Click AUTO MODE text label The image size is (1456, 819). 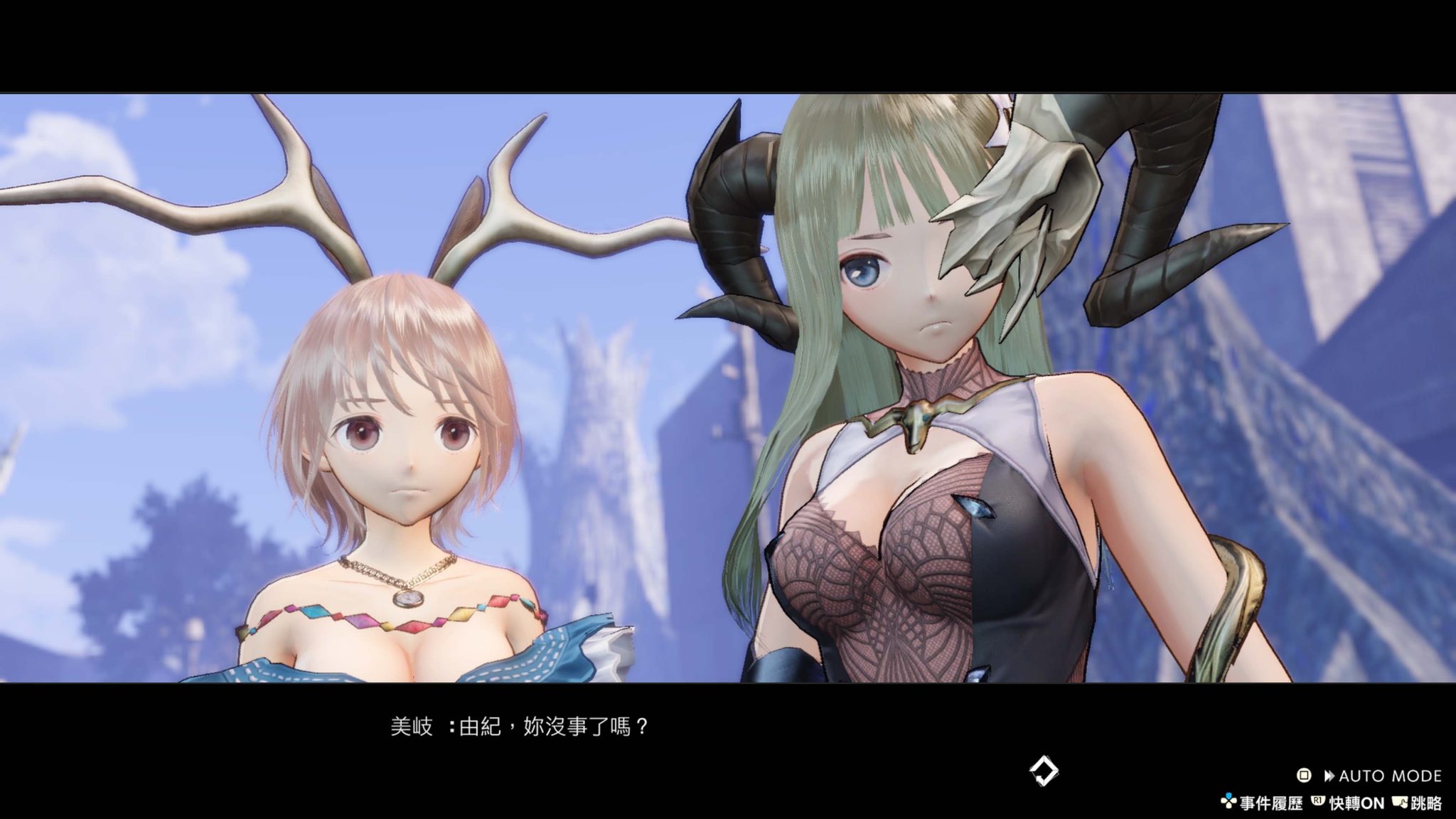[1392, 776]
